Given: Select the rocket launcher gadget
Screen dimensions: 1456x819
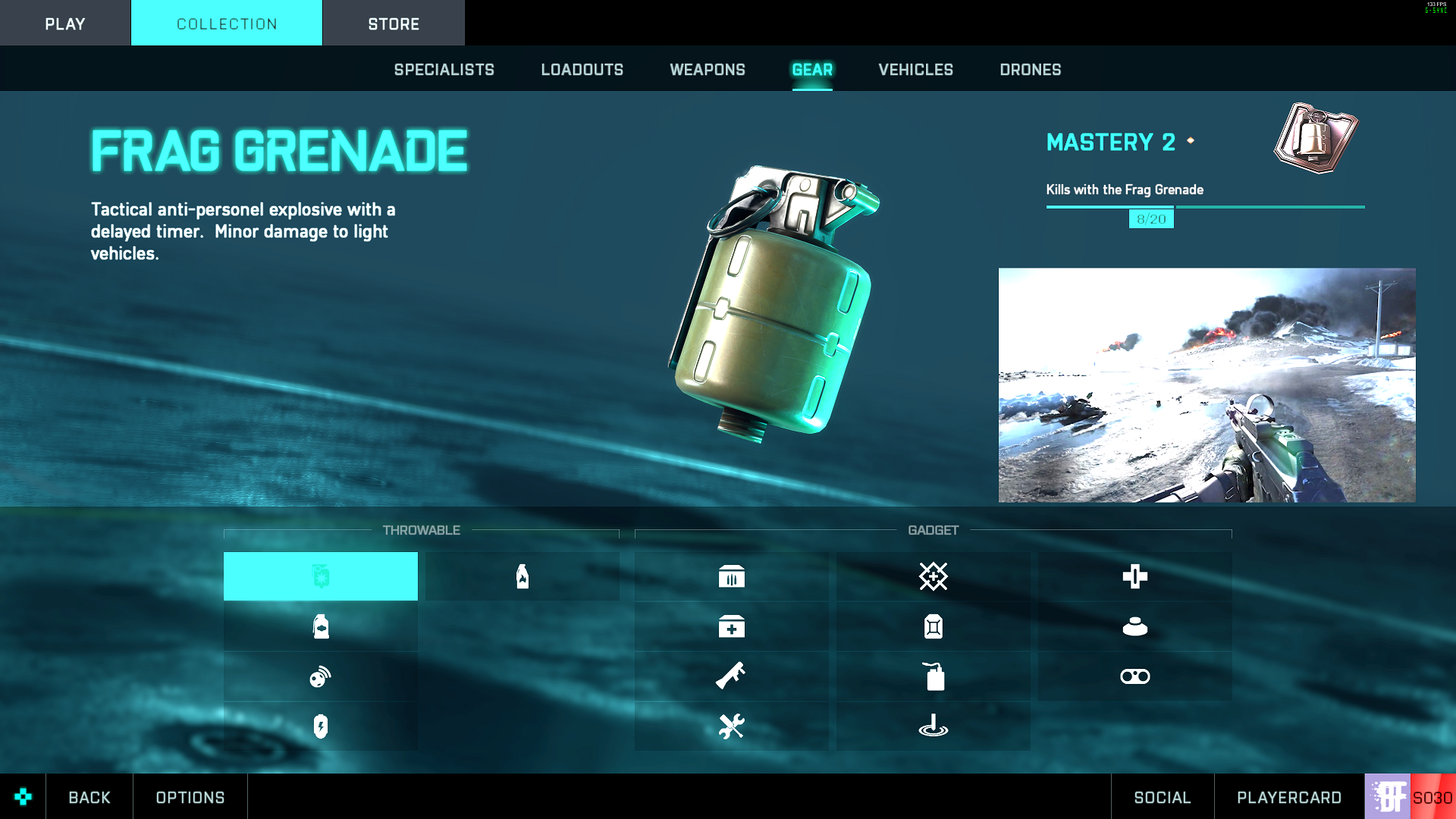Looking at the screenshot, I should click(x=731, y=676).
